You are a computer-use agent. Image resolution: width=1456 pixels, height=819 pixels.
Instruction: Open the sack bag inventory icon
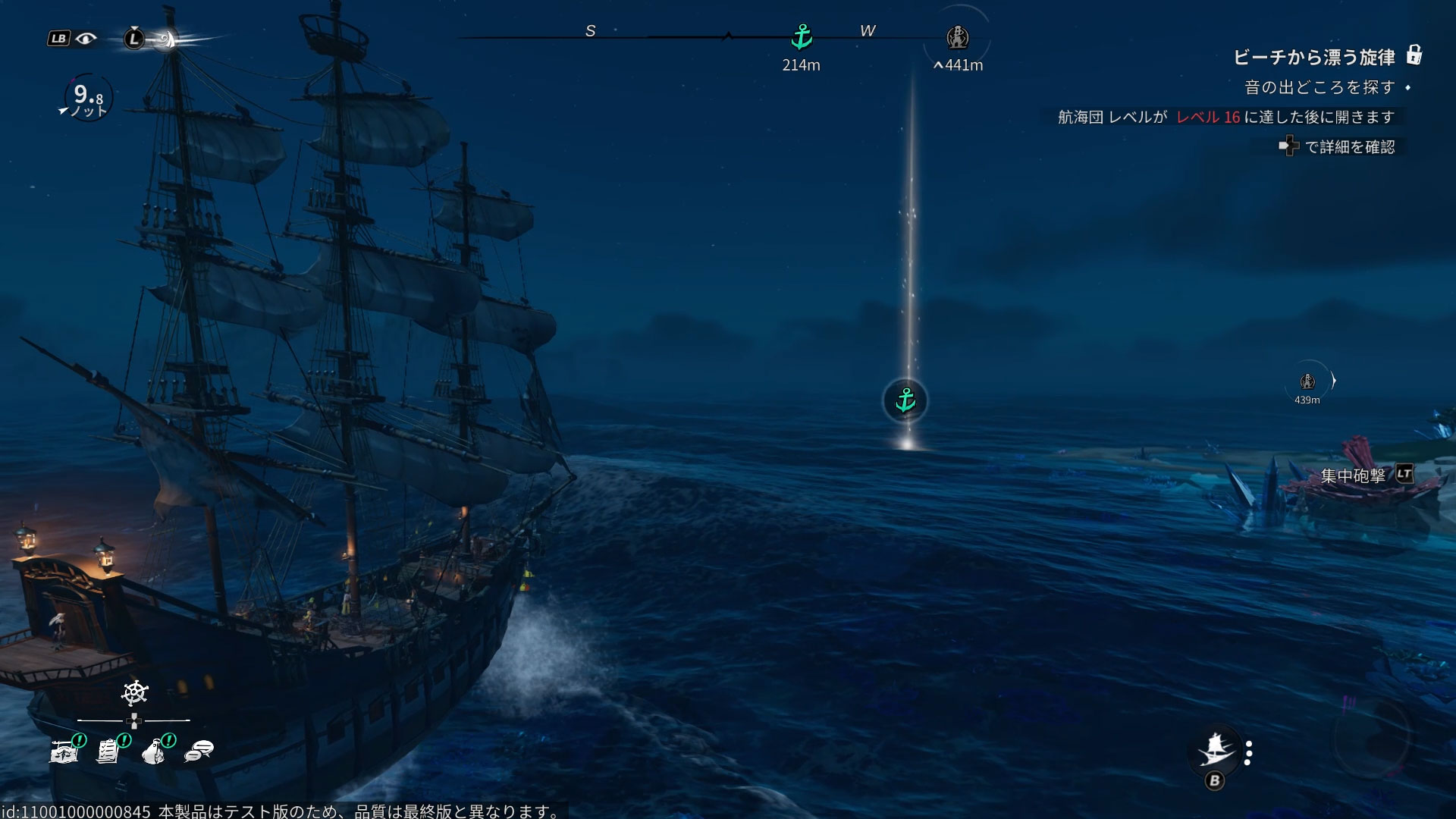154,751
